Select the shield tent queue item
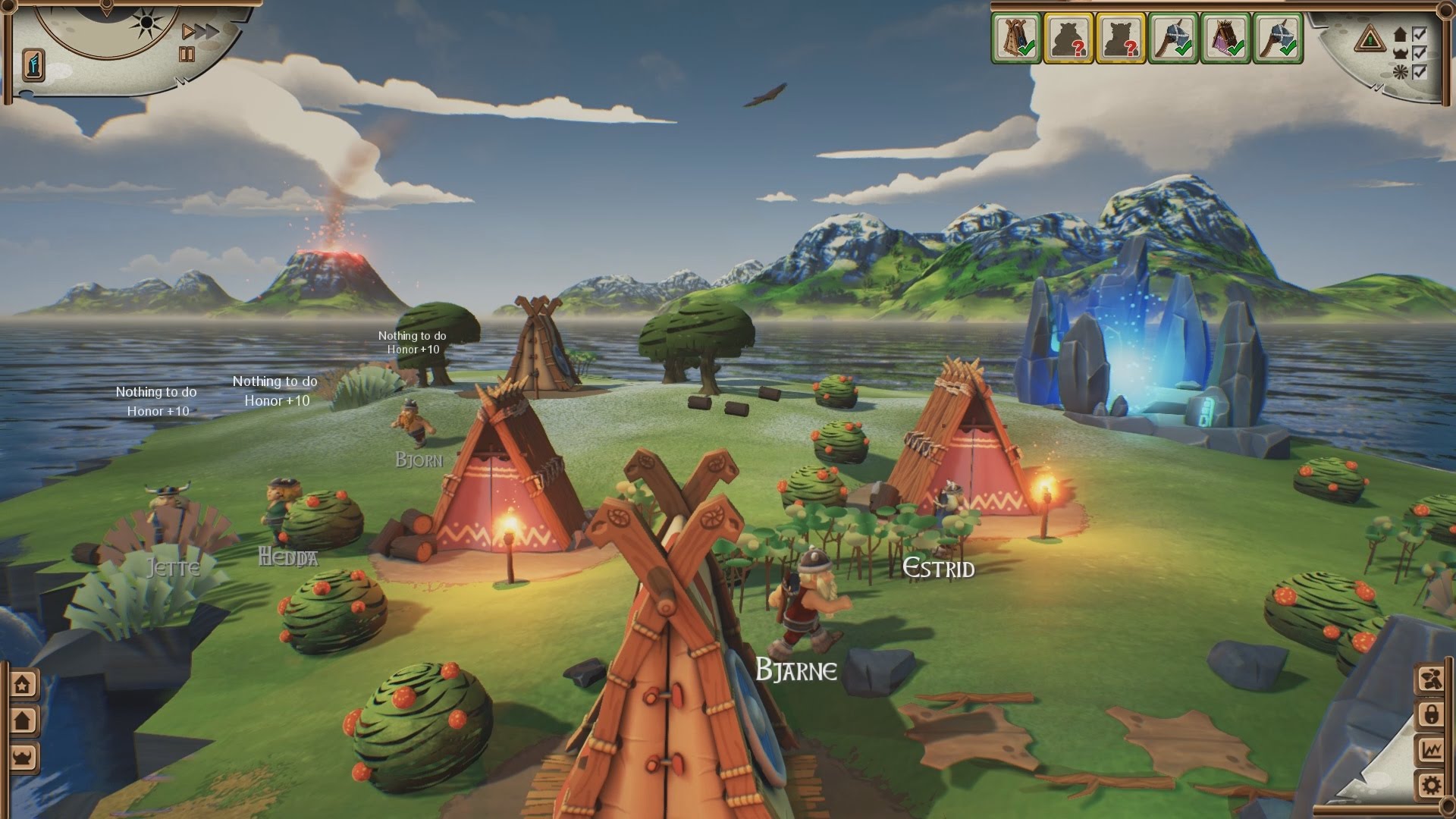This screenshot has width=1456, height=819. tap(1015, 37)
